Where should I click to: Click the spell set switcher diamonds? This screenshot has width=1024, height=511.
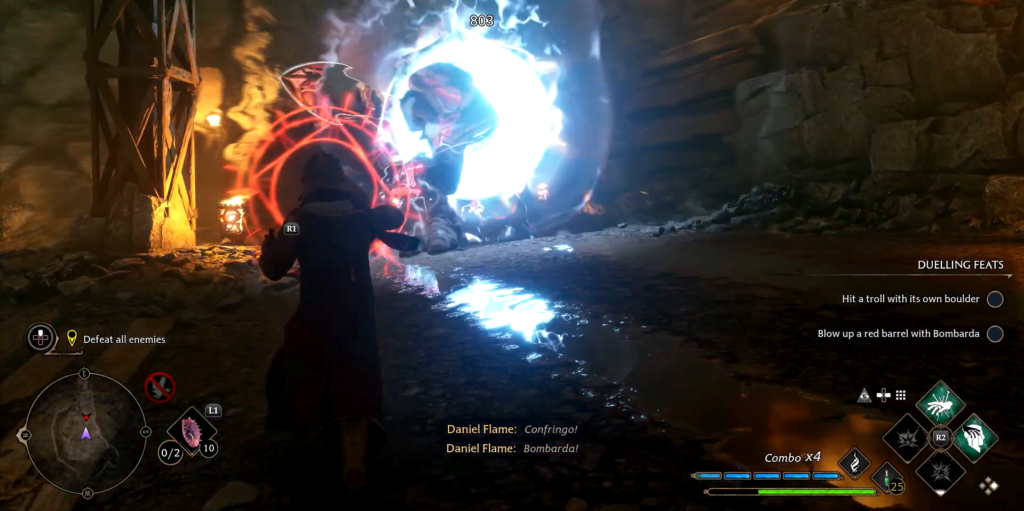pyautogui.click(x=989, y=485)
